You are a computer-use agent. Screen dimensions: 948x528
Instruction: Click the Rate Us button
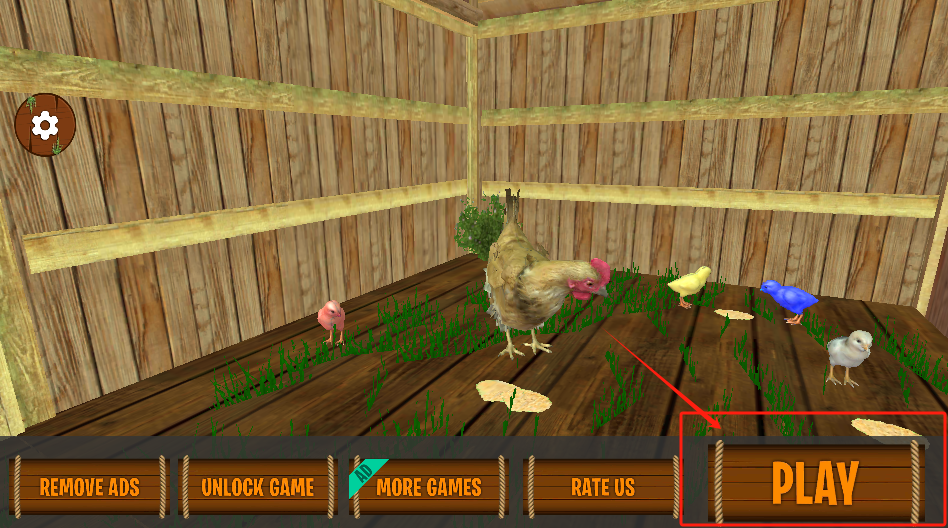[602, 487]
